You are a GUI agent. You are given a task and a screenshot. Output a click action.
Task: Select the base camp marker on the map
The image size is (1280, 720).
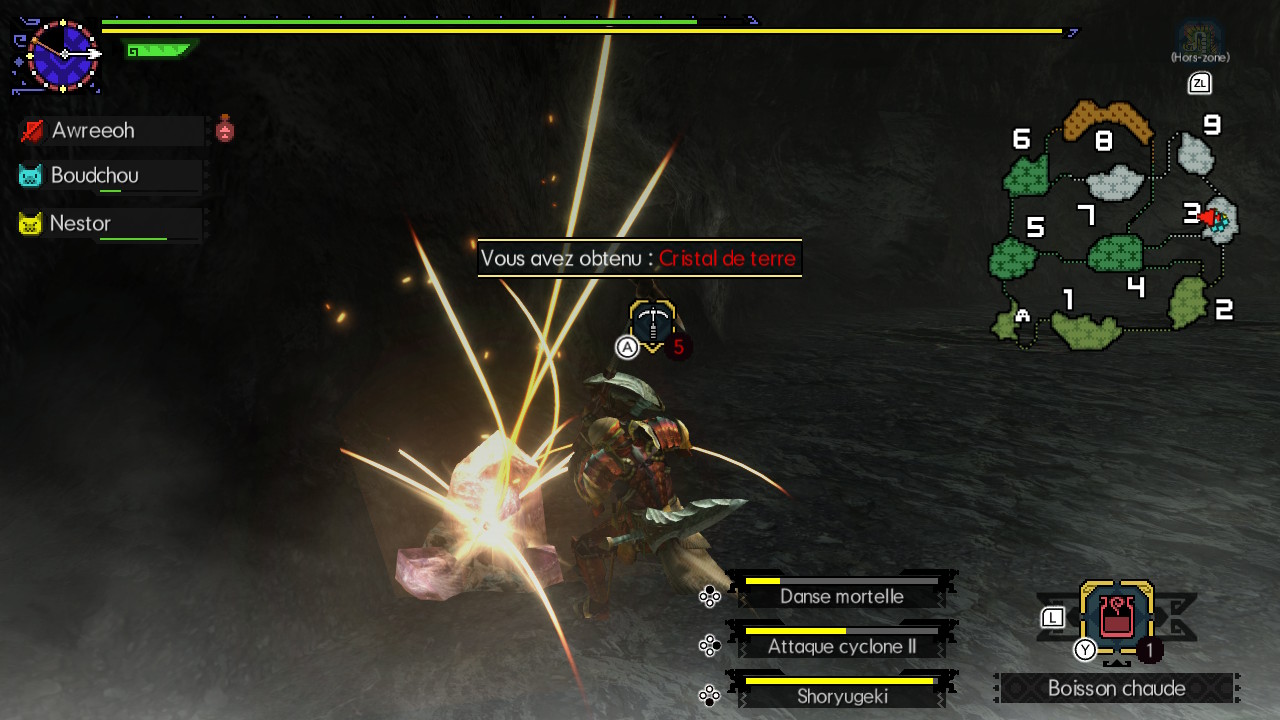pos(1021,317)
